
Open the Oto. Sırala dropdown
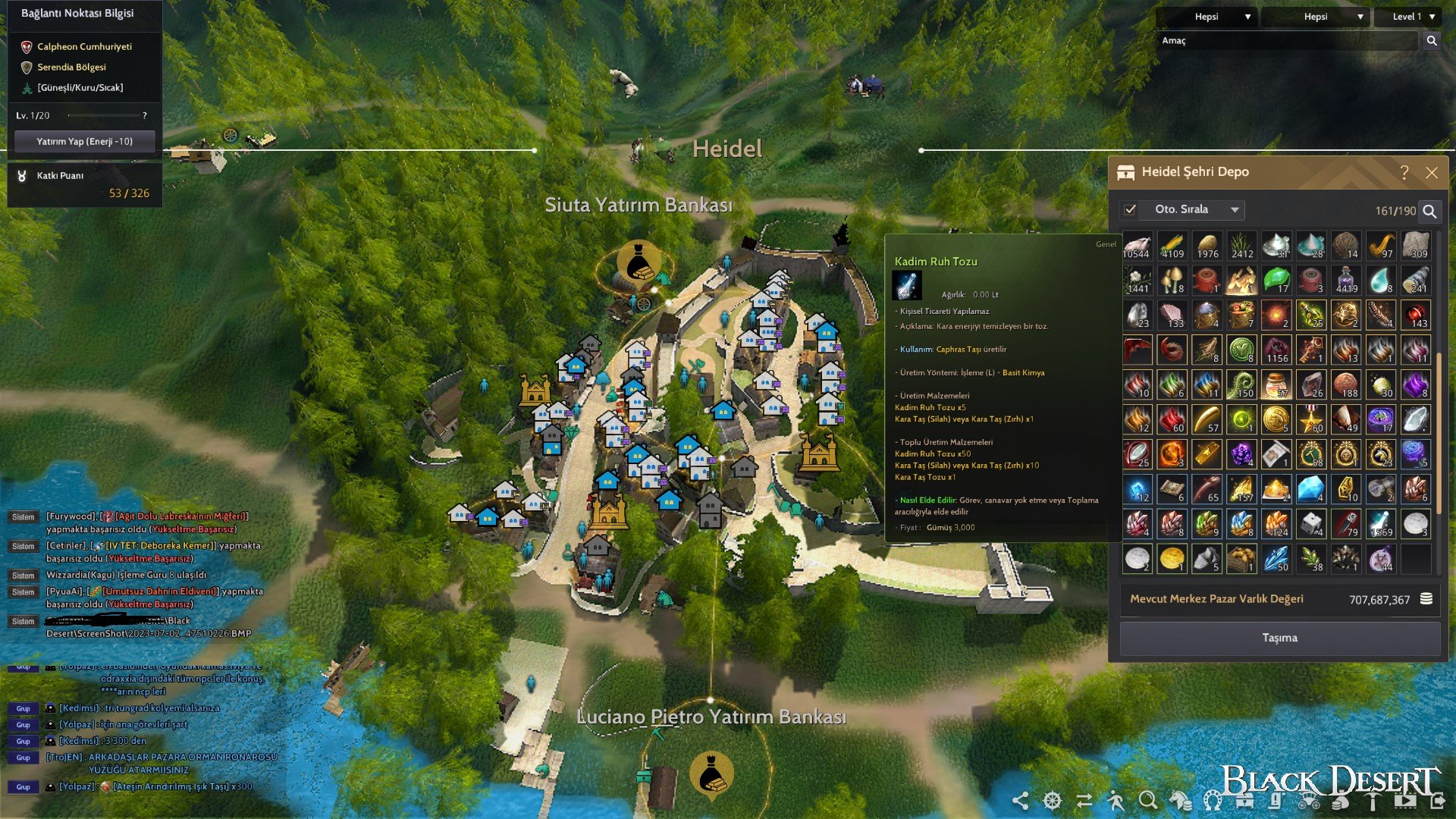(x=1234, y=210)
